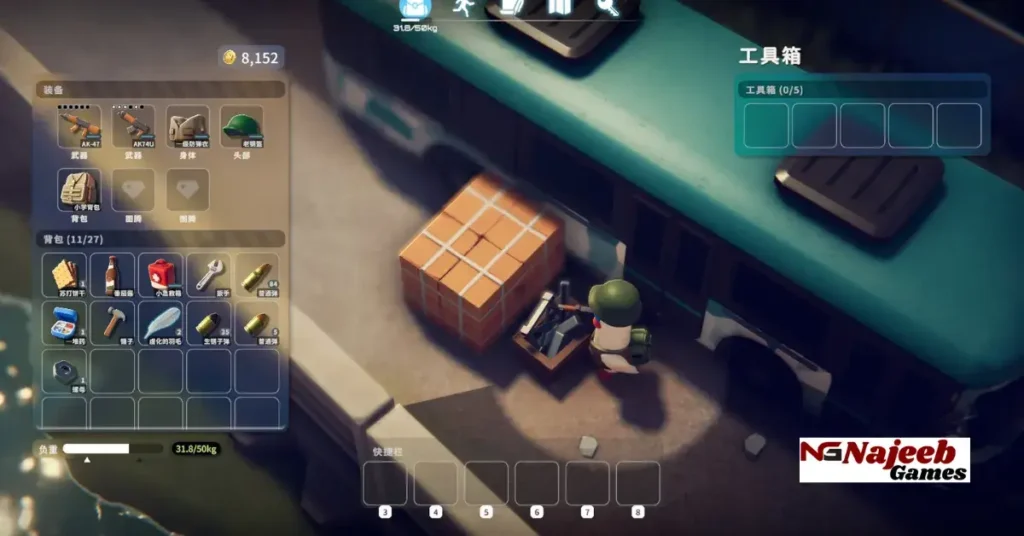This screenshot has width=1024, height=536.
Task: Open the folded map tab
Action: pos(558,7)
